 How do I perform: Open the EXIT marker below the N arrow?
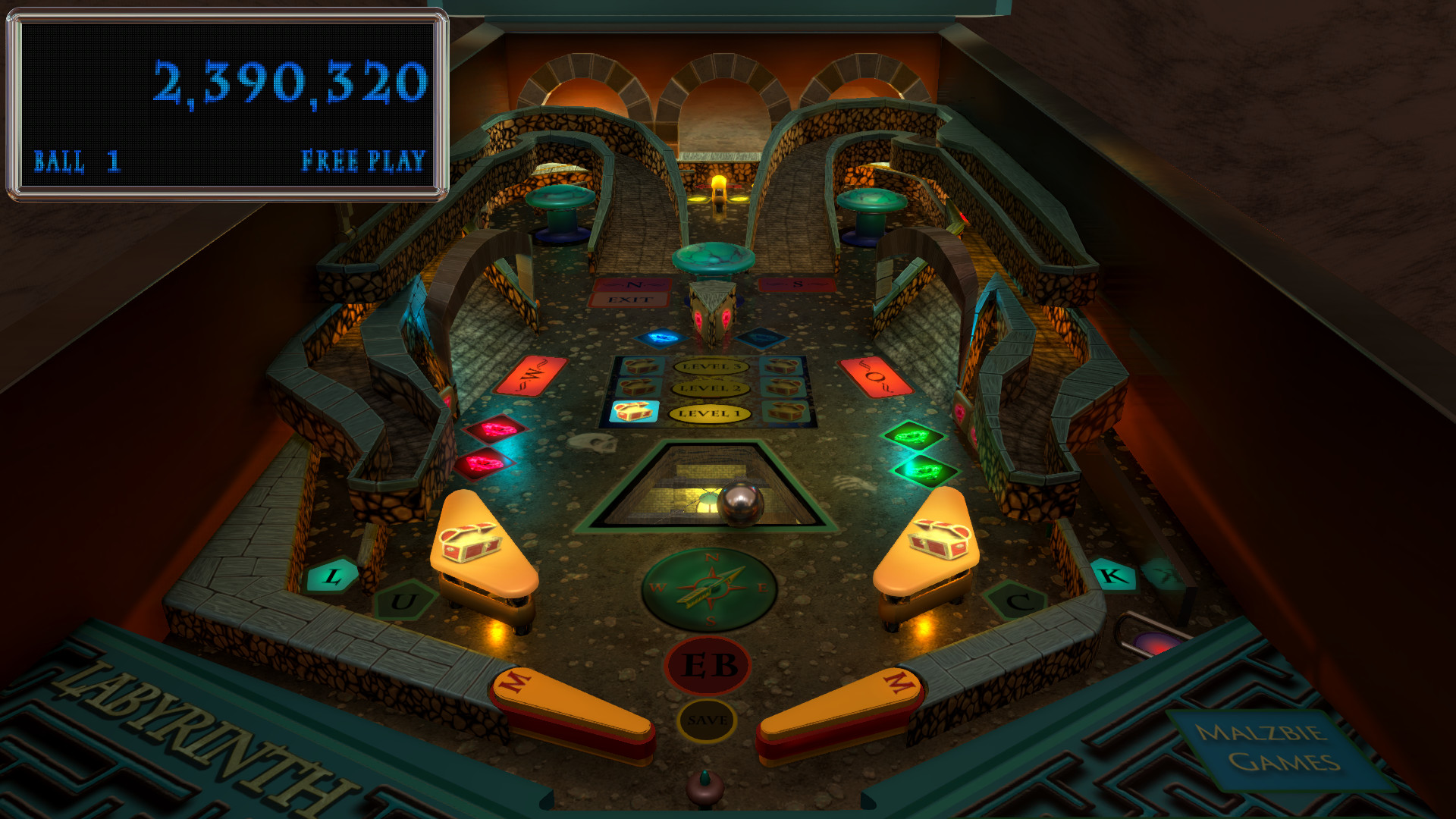(631, 300)
